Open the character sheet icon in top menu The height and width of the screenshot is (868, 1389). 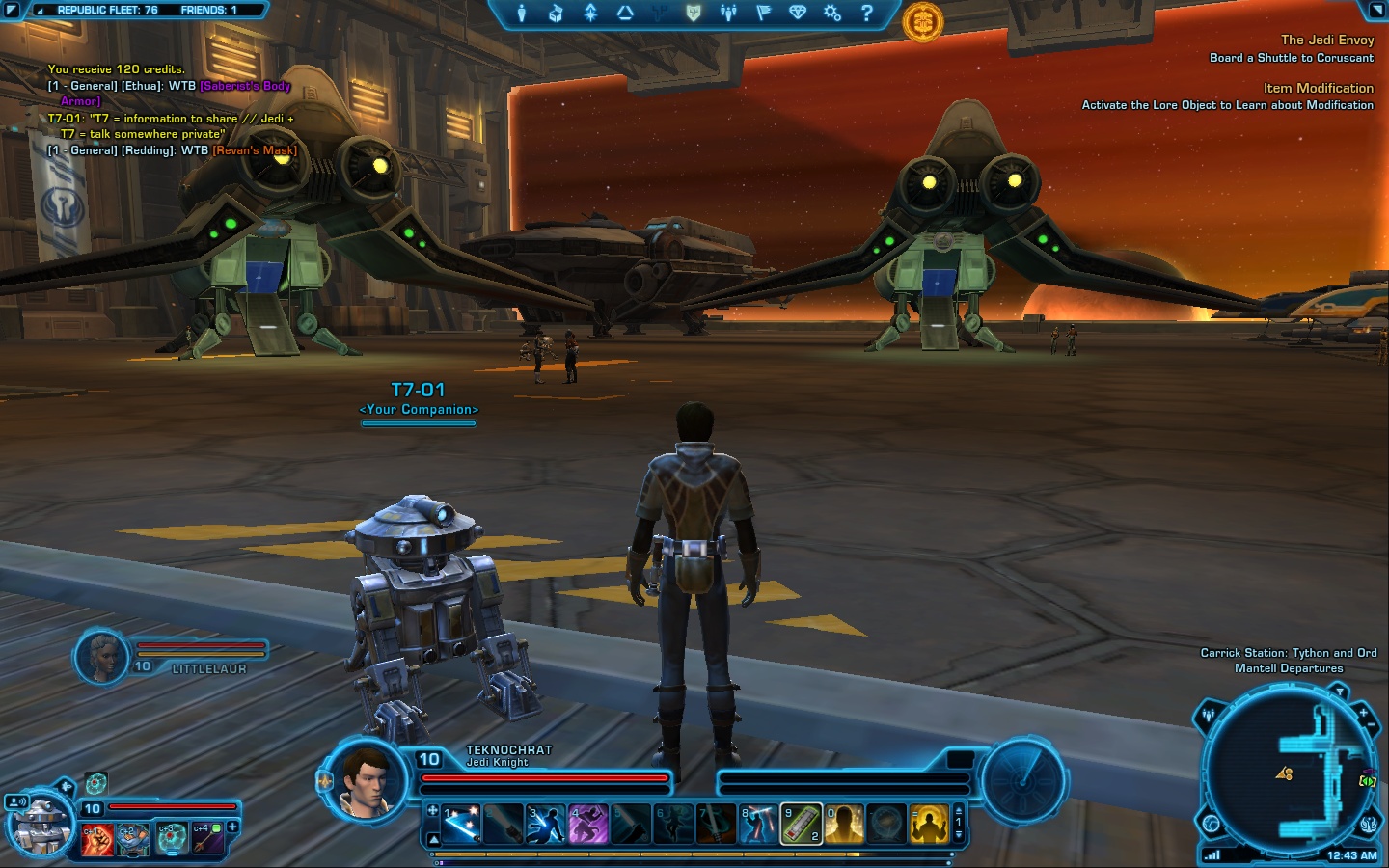[521, 13]
